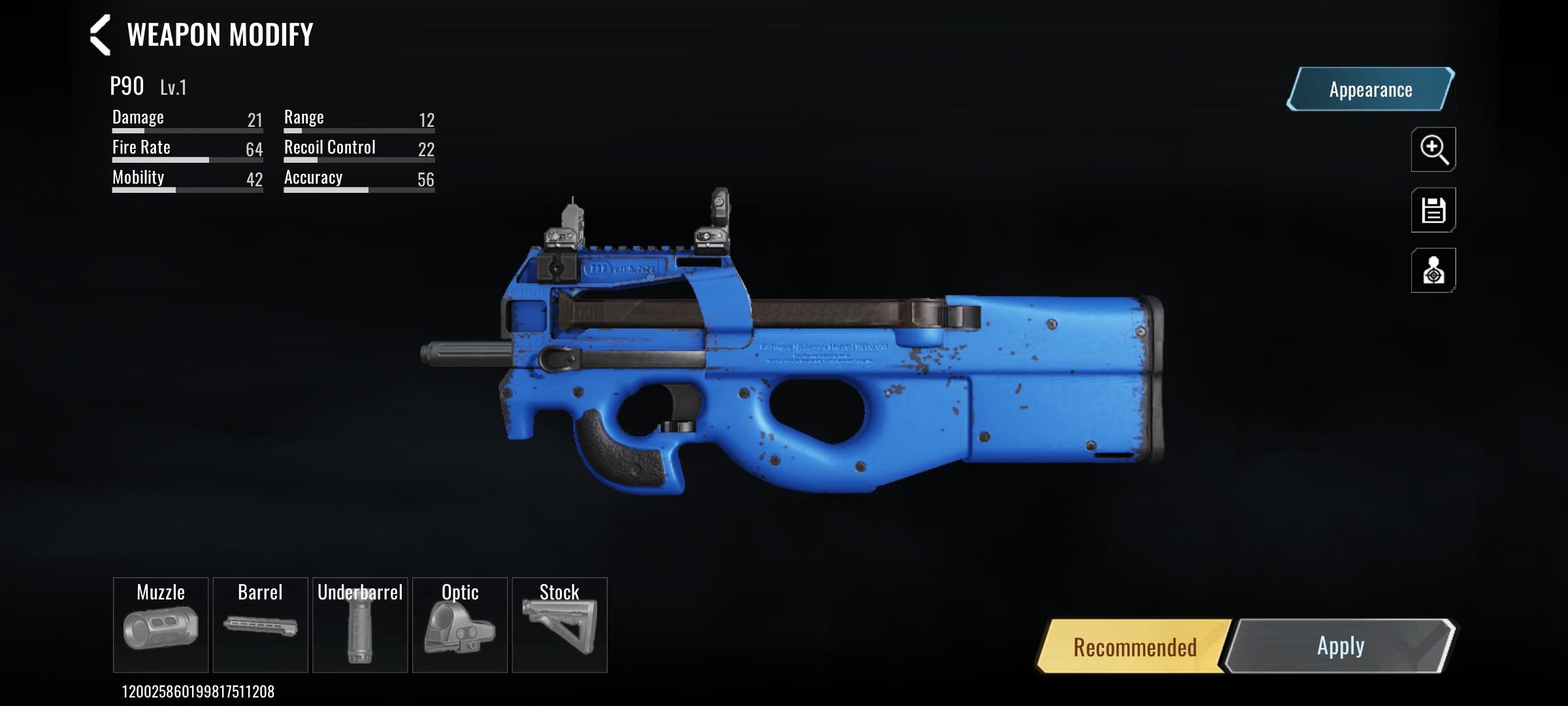Zoom the weapon preview with the magnifier icon
1568x706 pixels.
[1433, 150]
